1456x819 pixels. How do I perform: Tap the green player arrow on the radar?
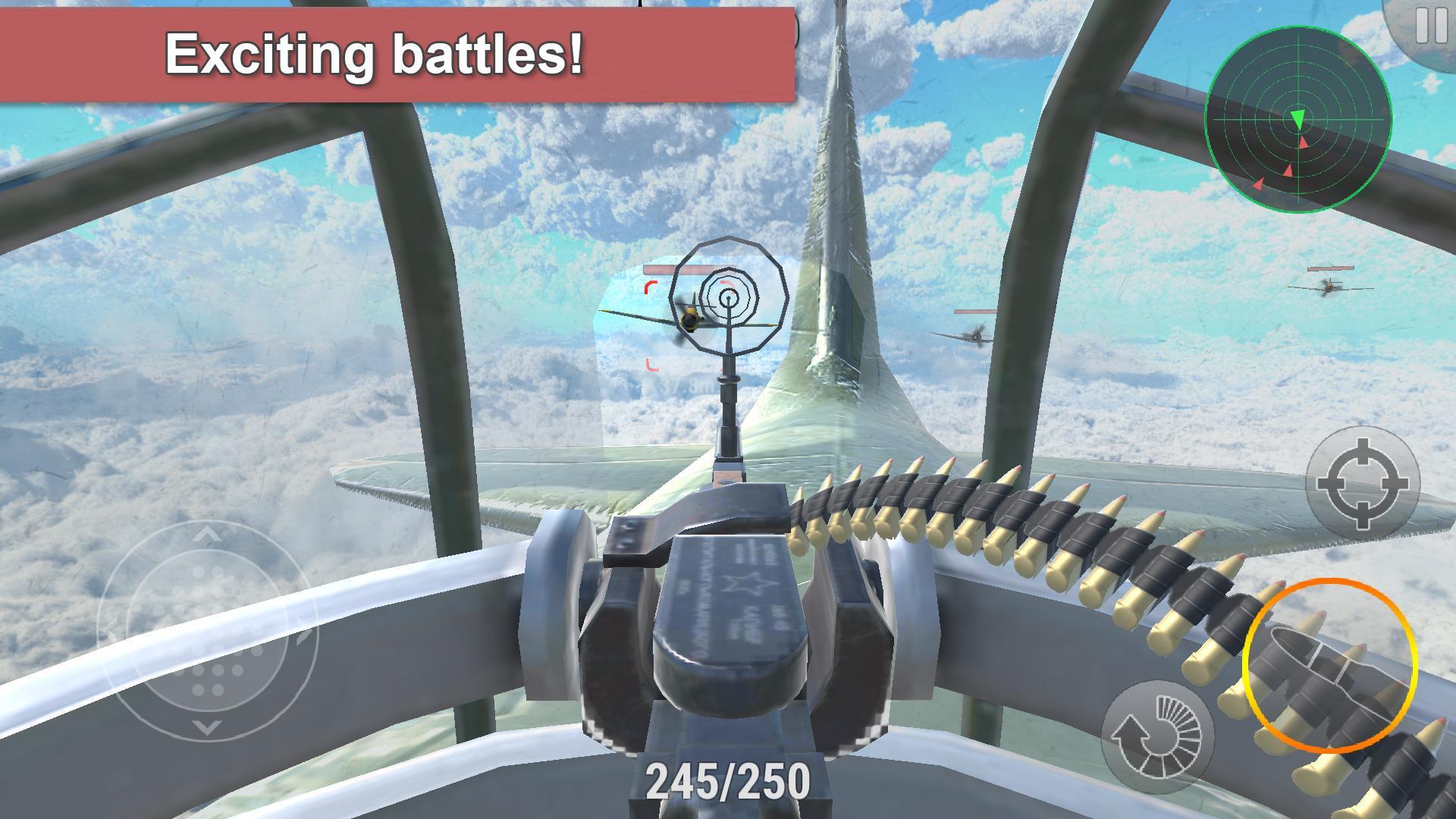click(1300, 118)
